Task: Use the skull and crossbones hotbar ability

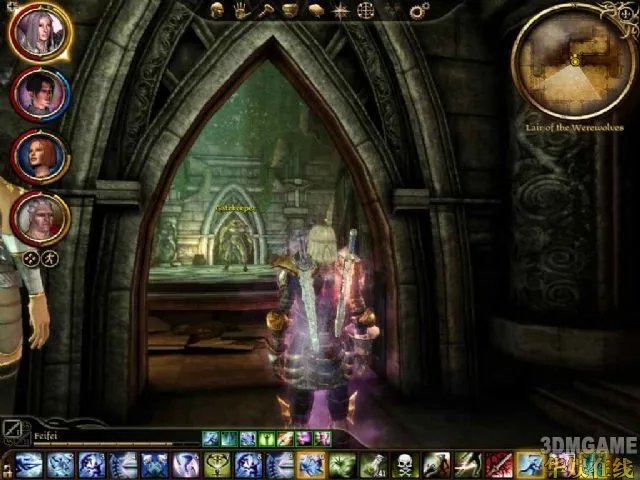Action: click(404, 465)
